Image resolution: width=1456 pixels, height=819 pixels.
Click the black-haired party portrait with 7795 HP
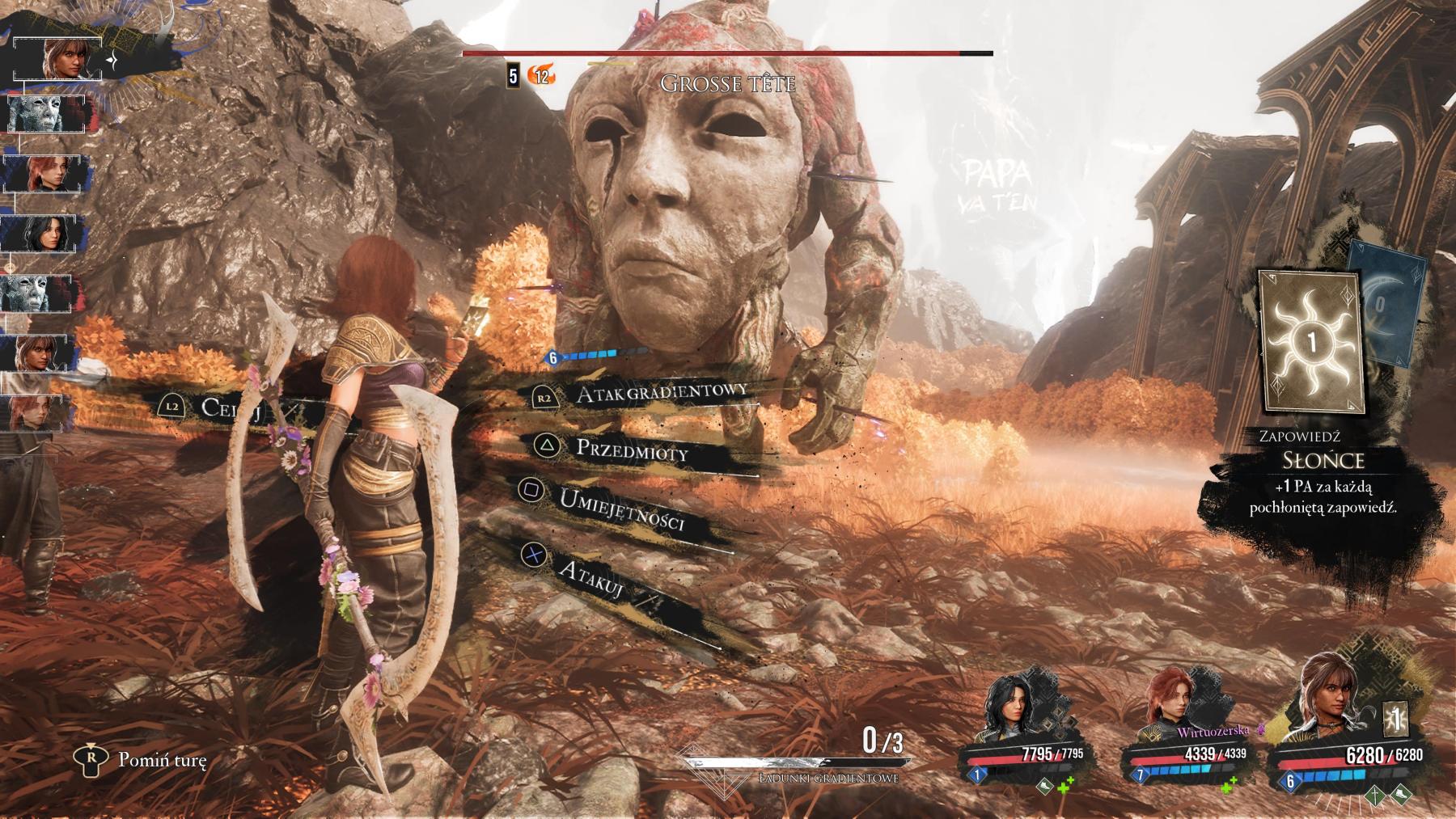click(1011, 712)
